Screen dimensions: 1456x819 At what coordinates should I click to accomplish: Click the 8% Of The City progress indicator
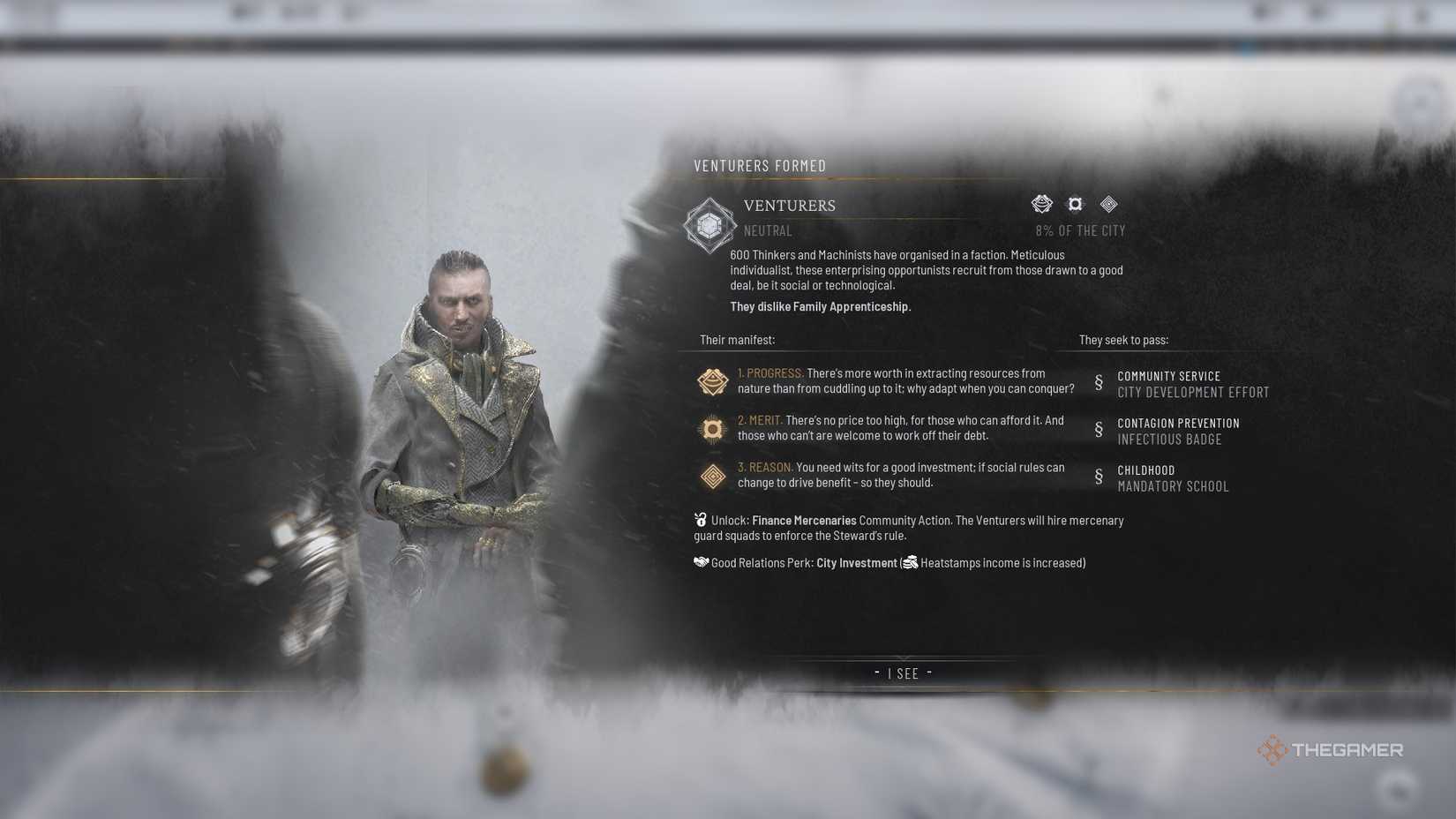1080,230
